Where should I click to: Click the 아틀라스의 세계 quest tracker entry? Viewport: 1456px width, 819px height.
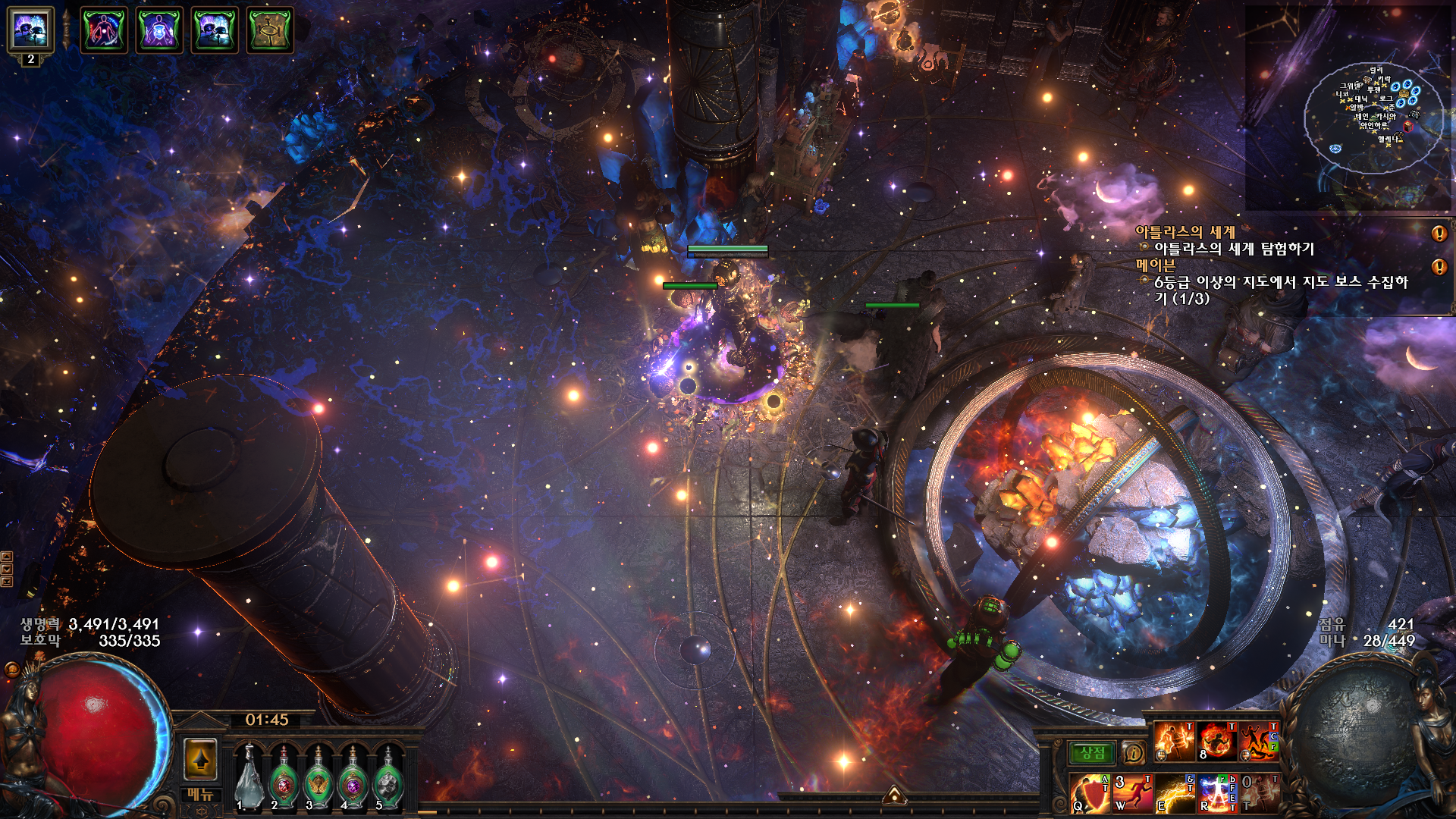point(1185,232)
